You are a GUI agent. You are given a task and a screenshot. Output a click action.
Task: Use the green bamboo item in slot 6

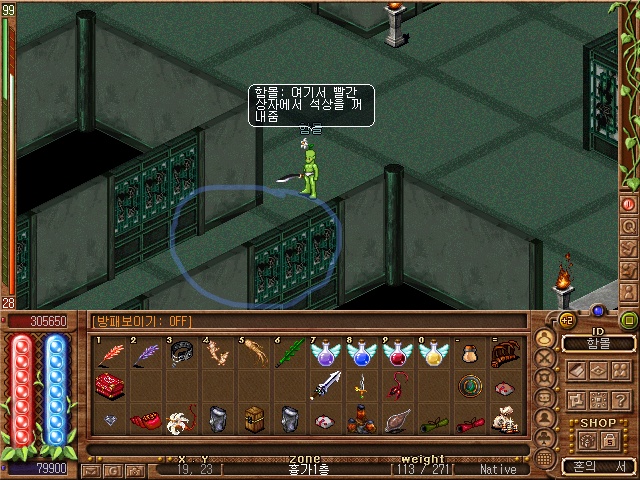pos(290,353)
